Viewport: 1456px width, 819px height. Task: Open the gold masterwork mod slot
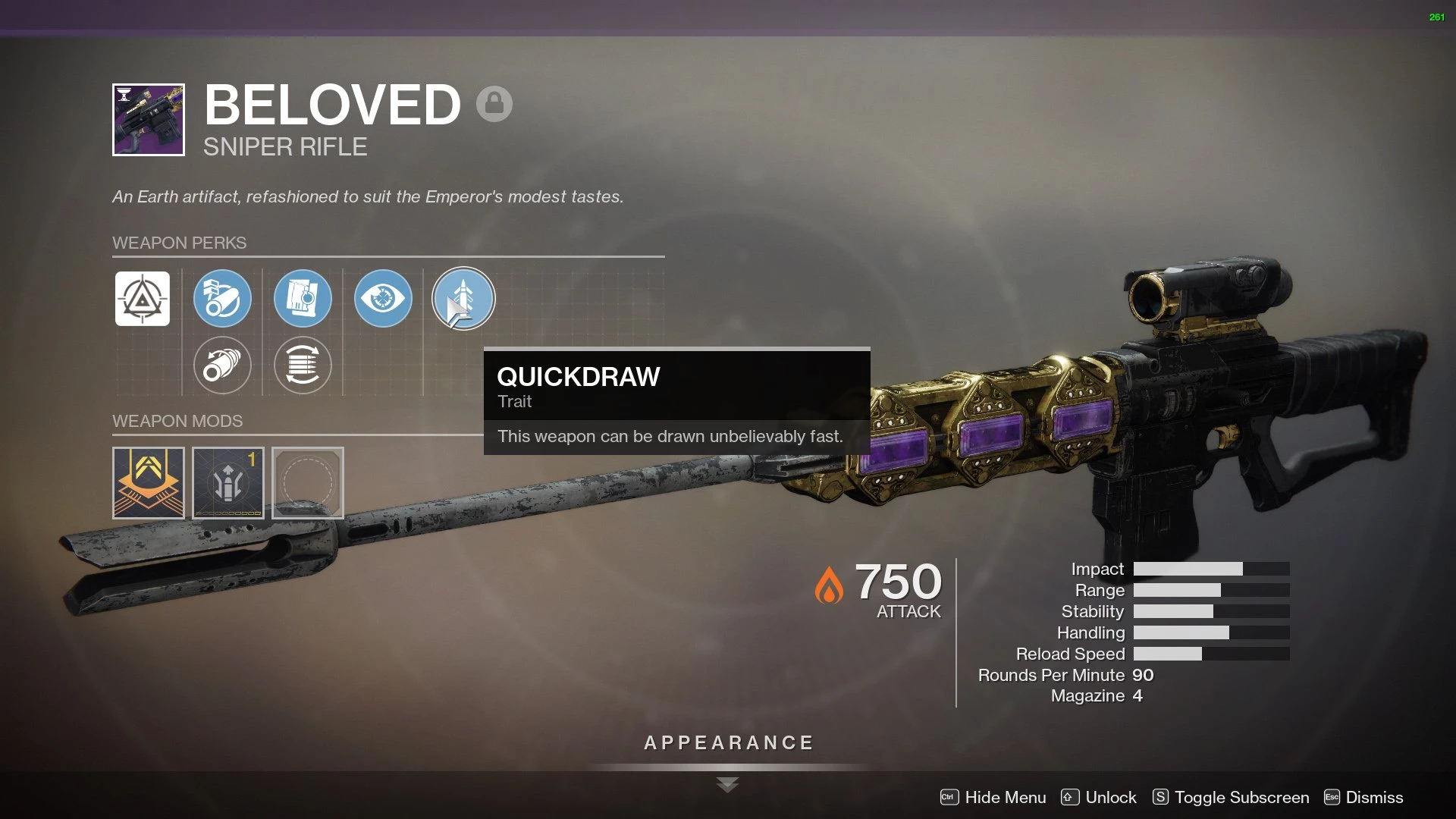coord(149,483)
